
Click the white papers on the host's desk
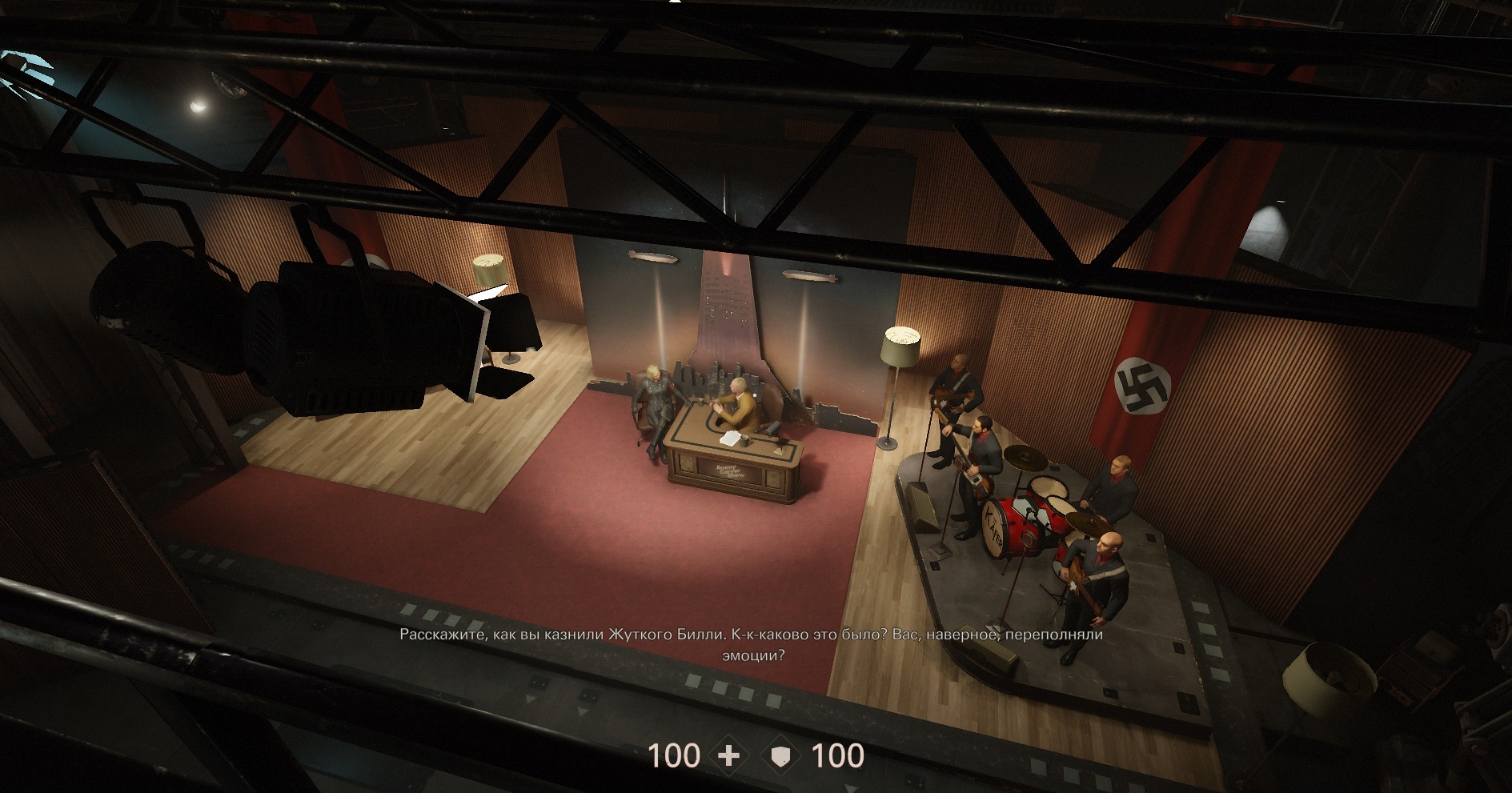click(x=729, y=437)
